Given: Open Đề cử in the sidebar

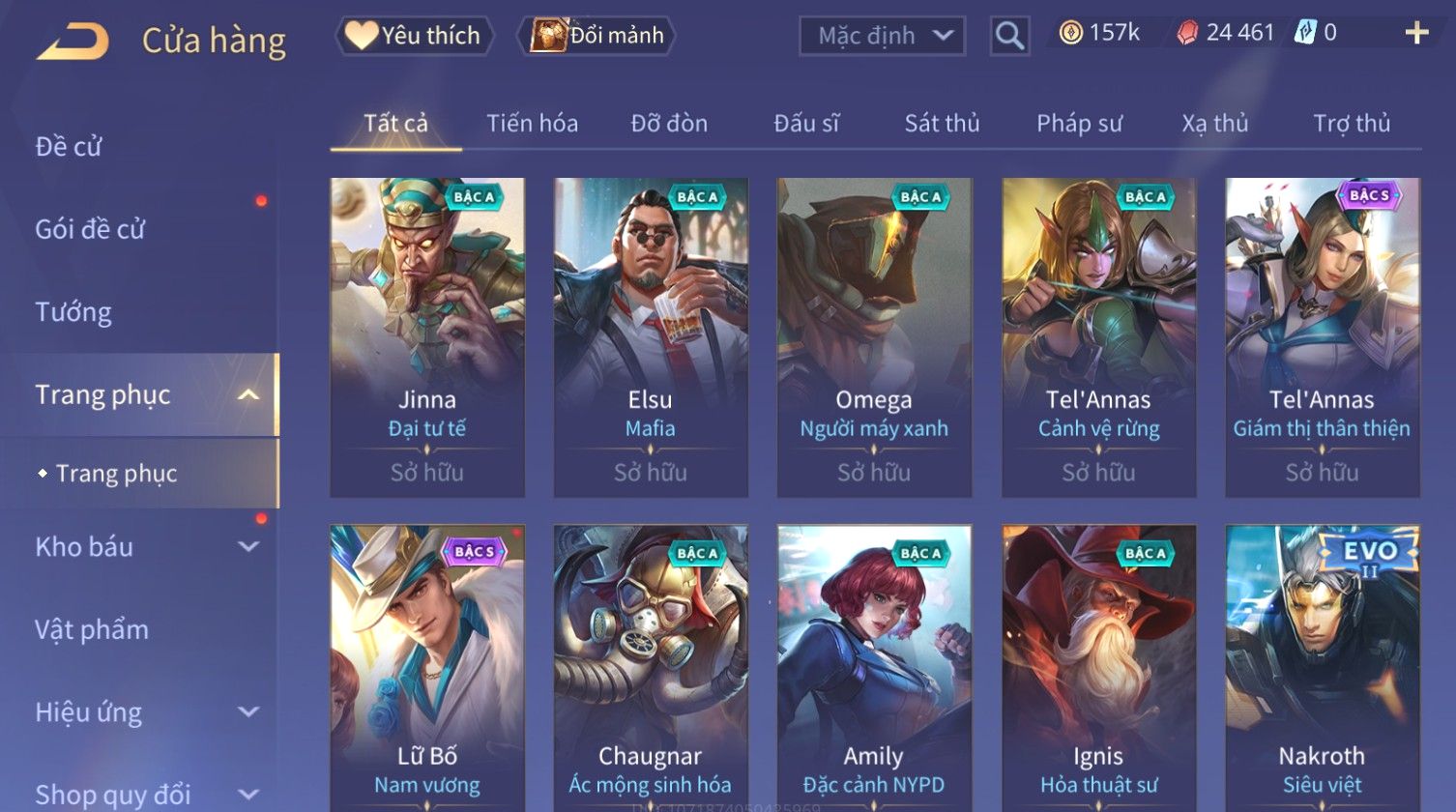Looking at the screenshot, I should point(69,146).
